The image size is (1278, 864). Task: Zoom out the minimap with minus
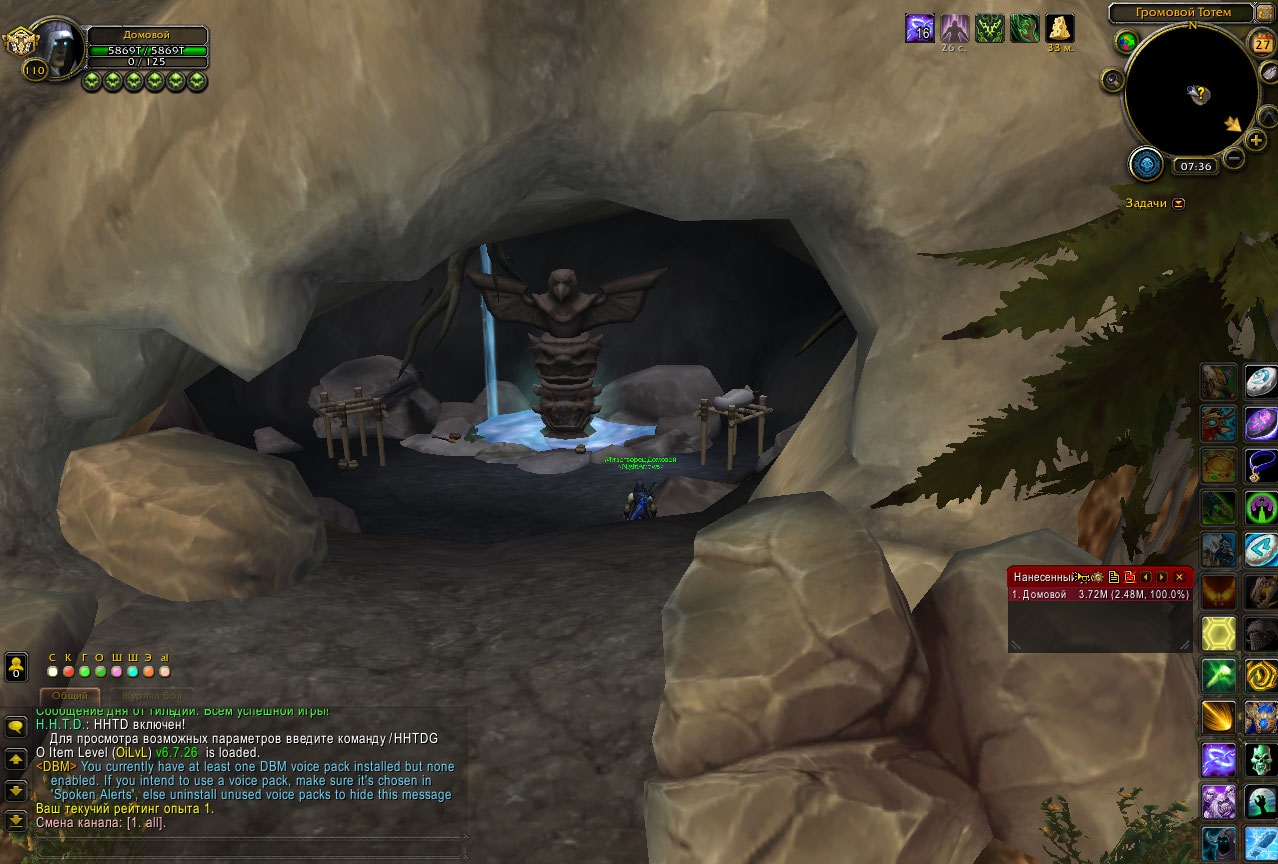[x=1234, y=158]
